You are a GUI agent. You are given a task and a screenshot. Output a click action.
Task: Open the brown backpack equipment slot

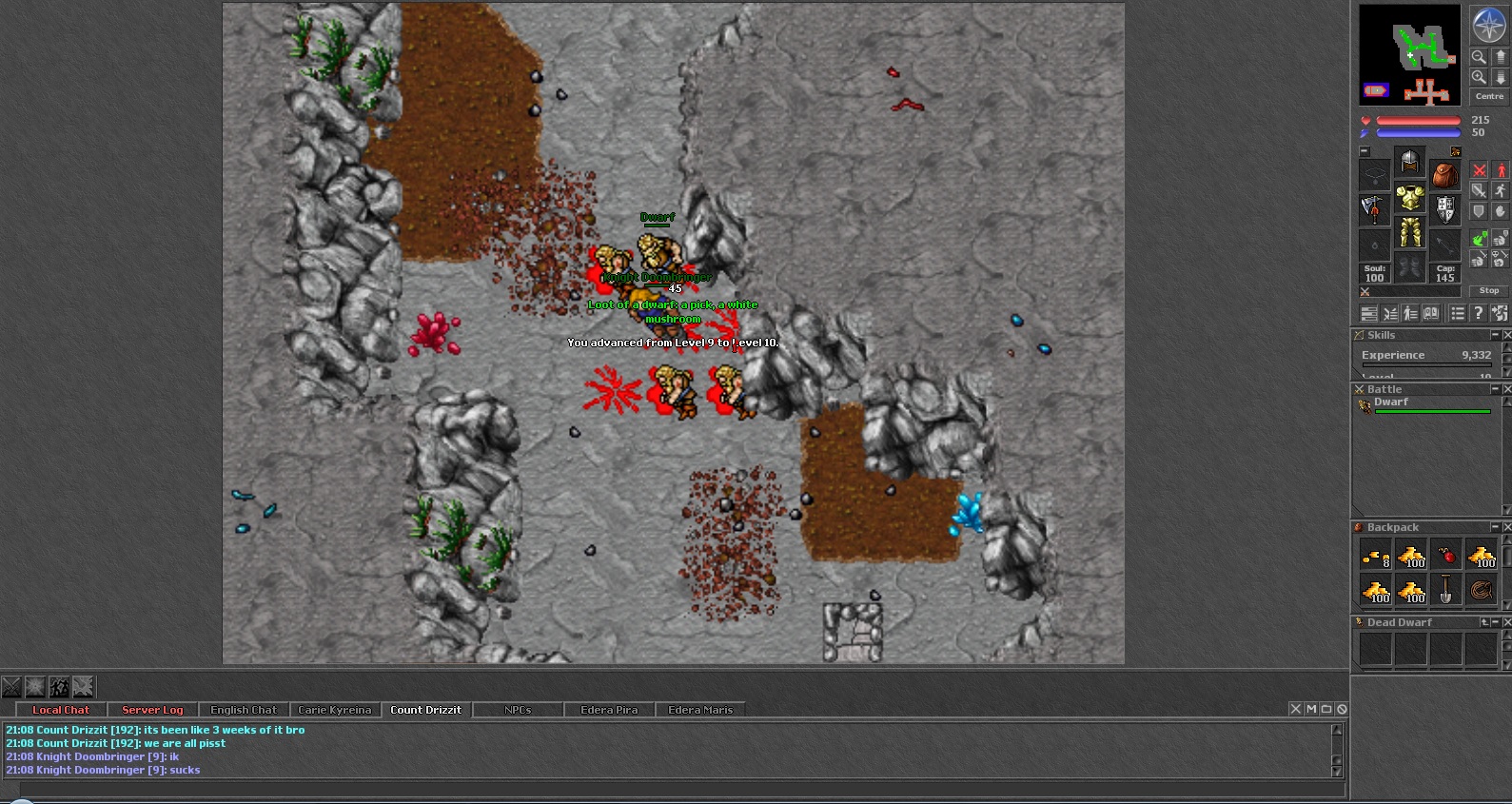pos(1444,175)
